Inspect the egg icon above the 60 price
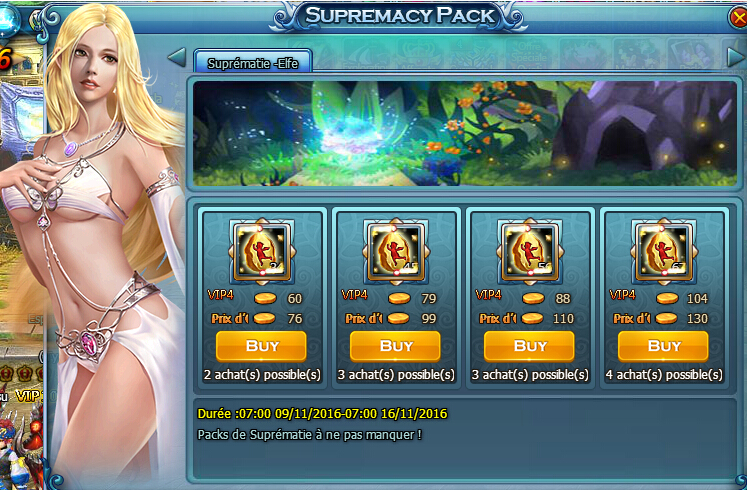 [262, 252]
